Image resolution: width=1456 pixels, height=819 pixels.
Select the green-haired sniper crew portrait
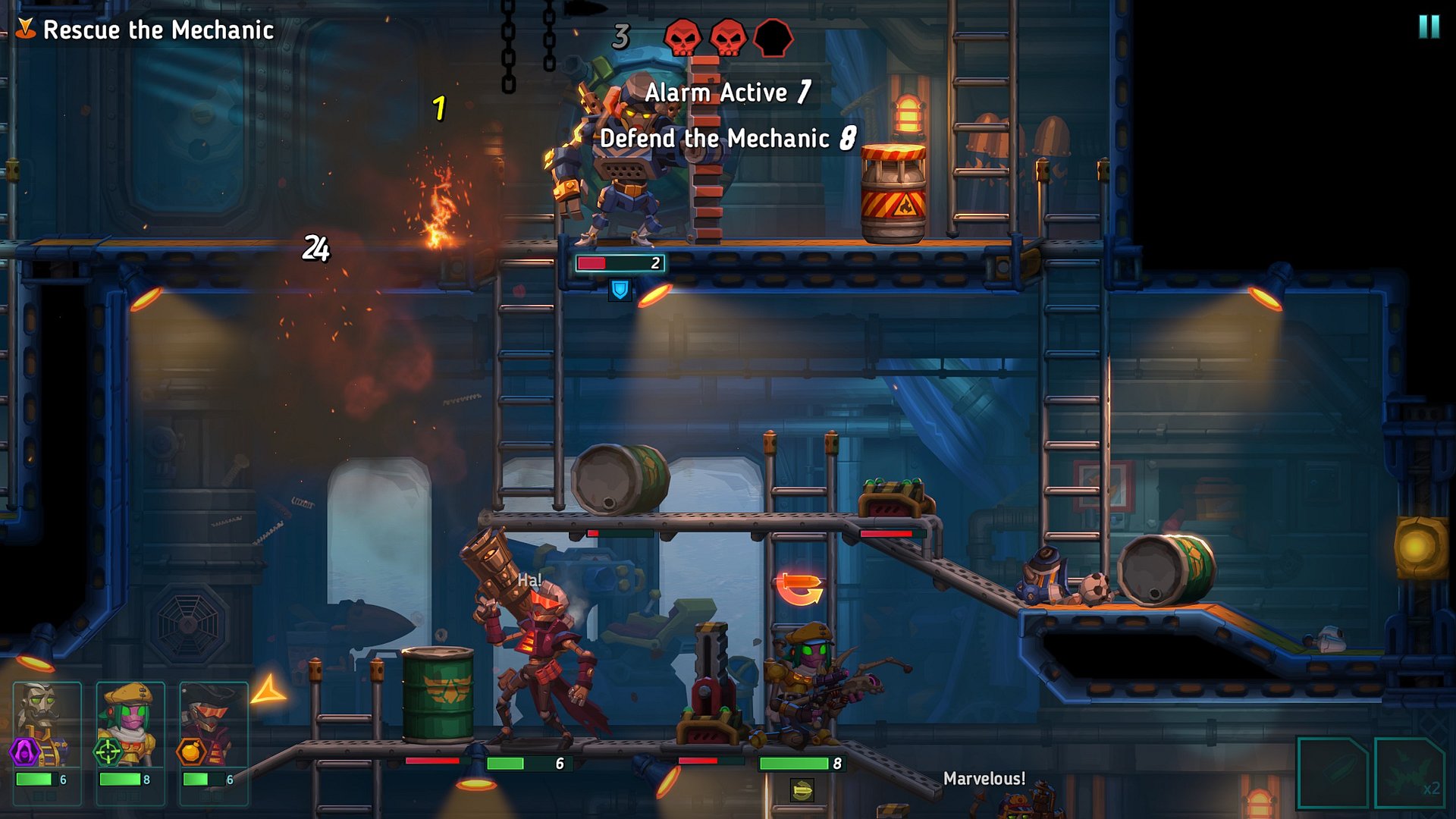click(x=130, y=723)
